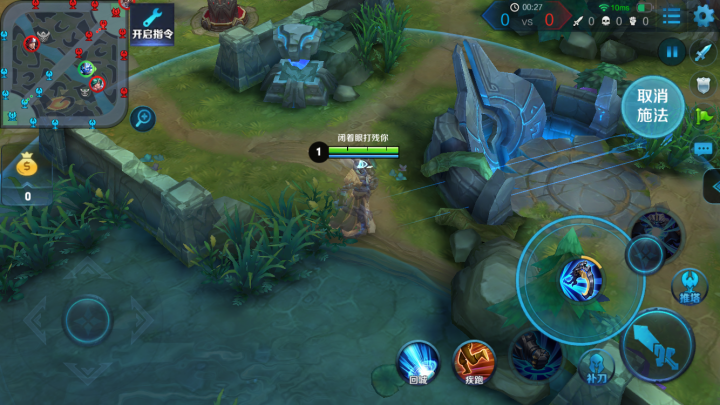Image resolution: width=720 pixels, height=405 pixels.
Task: Open the settings gear
Action: [x=704, y=15]
